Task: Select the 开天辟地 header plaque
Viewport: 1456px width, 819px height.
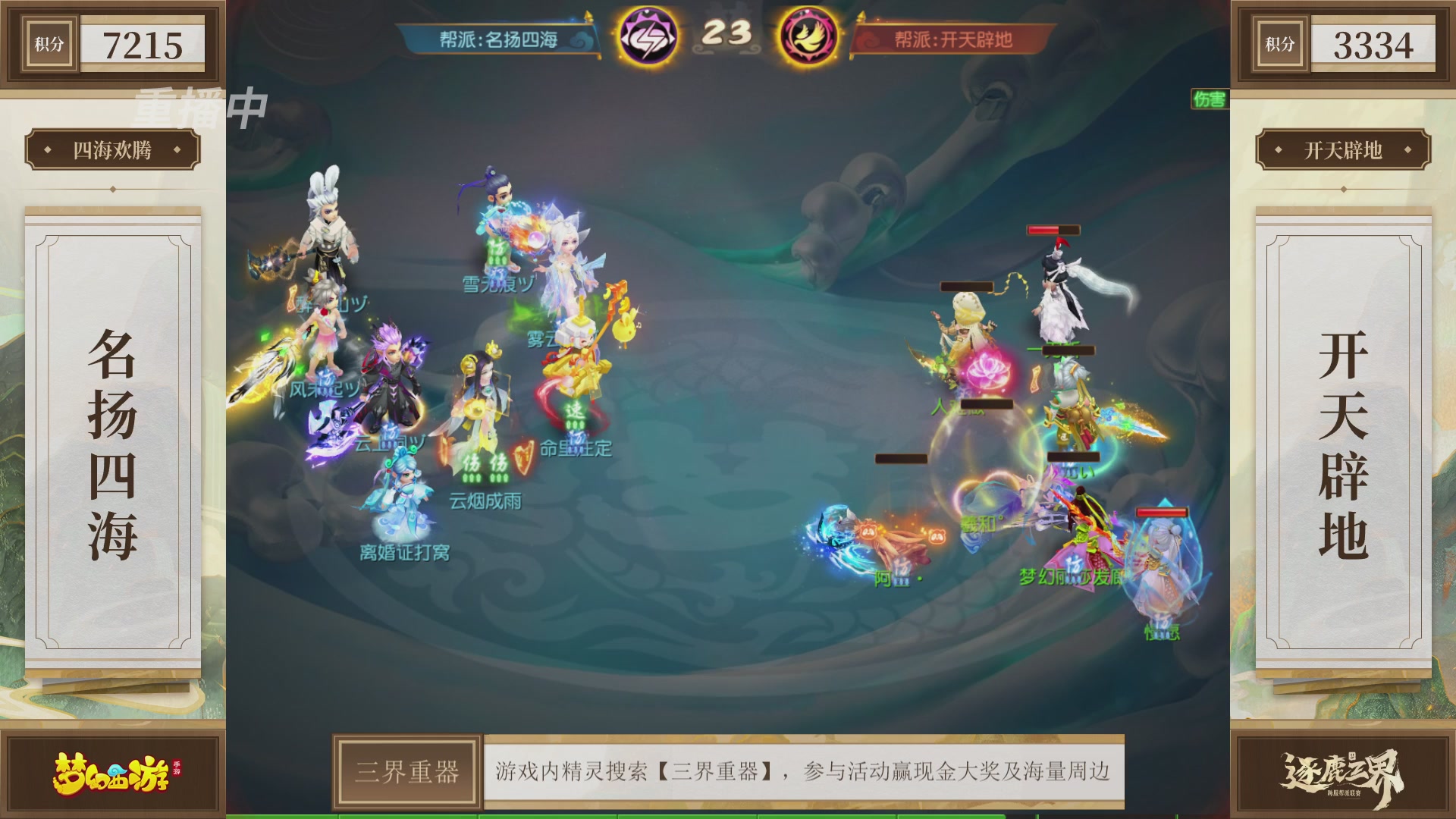Action: [1342, 150]
